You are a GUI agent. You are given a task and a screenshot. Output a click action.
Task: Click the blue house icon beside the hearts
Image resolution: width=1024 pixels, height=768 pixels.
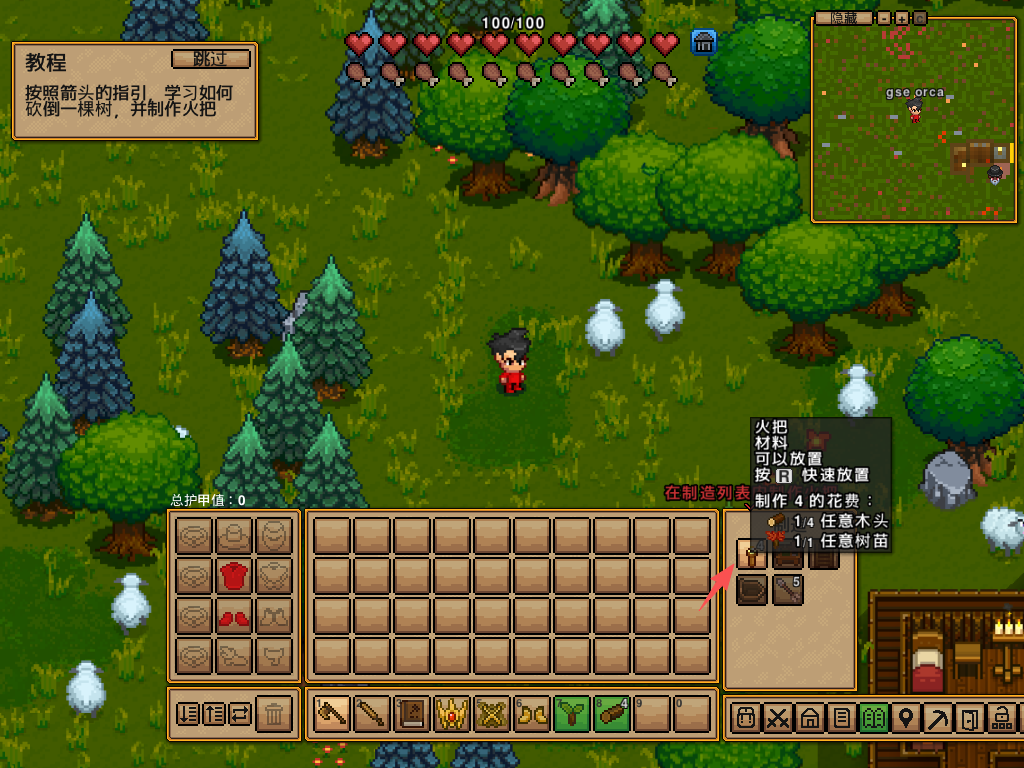[x=703, y=42]
